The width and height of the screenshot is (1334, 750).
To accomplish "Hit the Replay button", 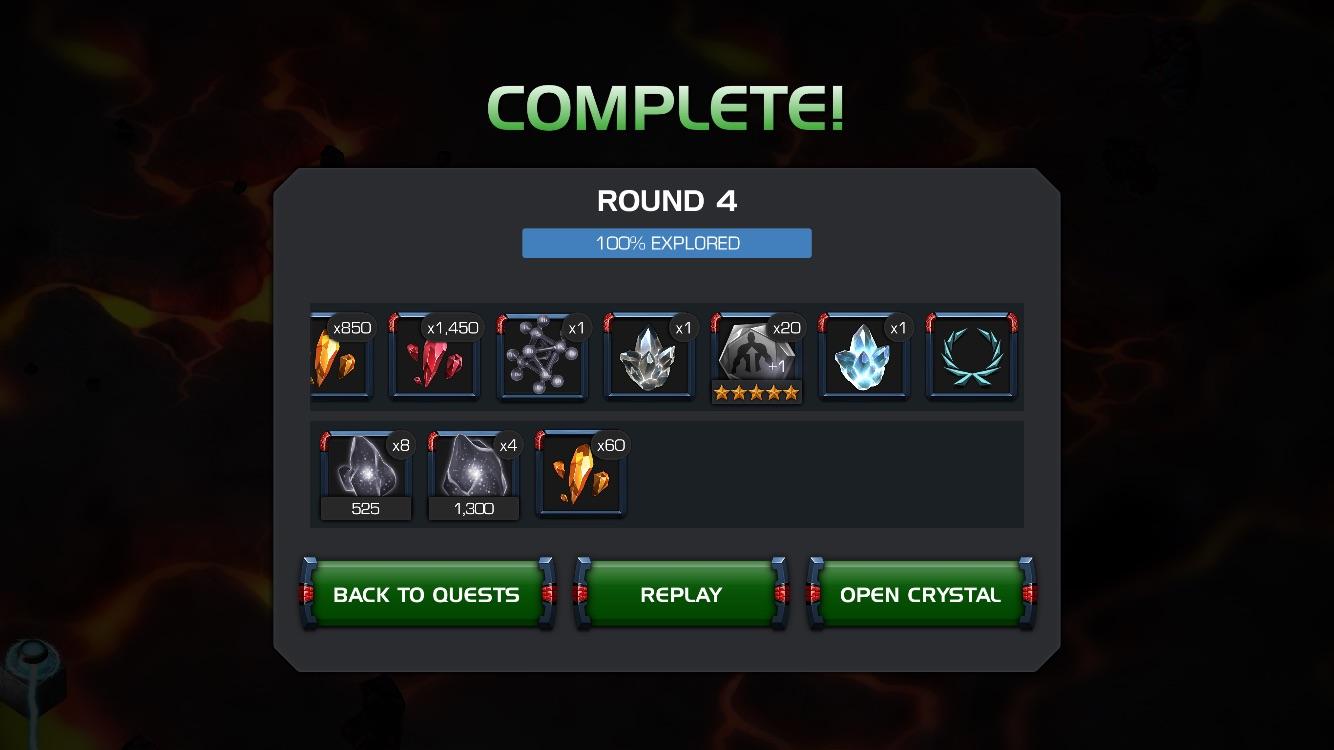I will point(680,594).
